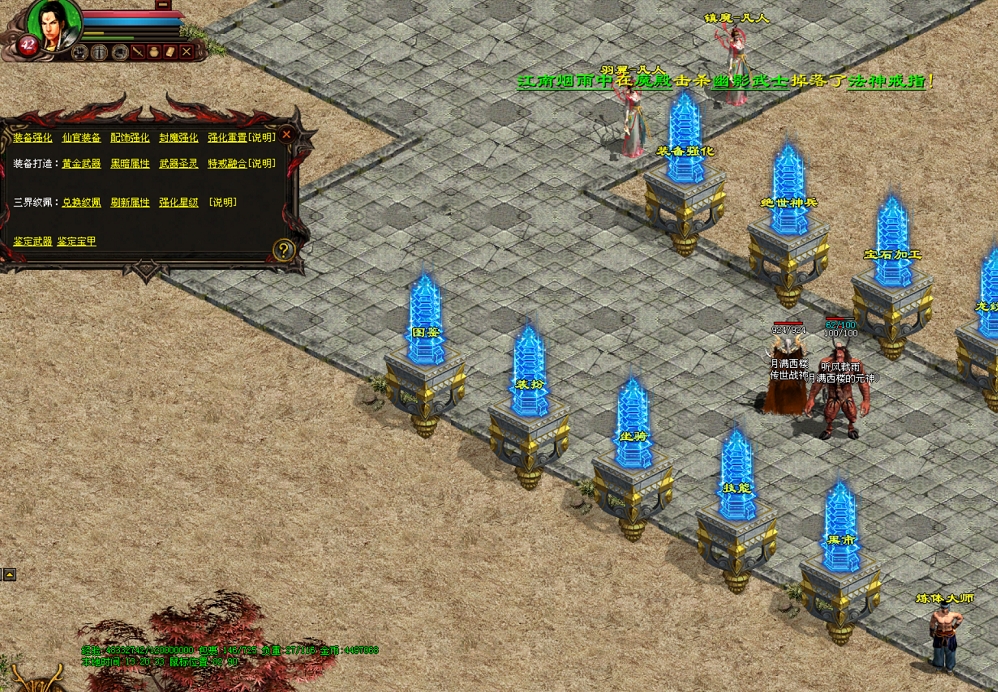Select the 强化重置 enhancement reset link
The width and height of the screenshot is (998, 692).
[227, 138]
